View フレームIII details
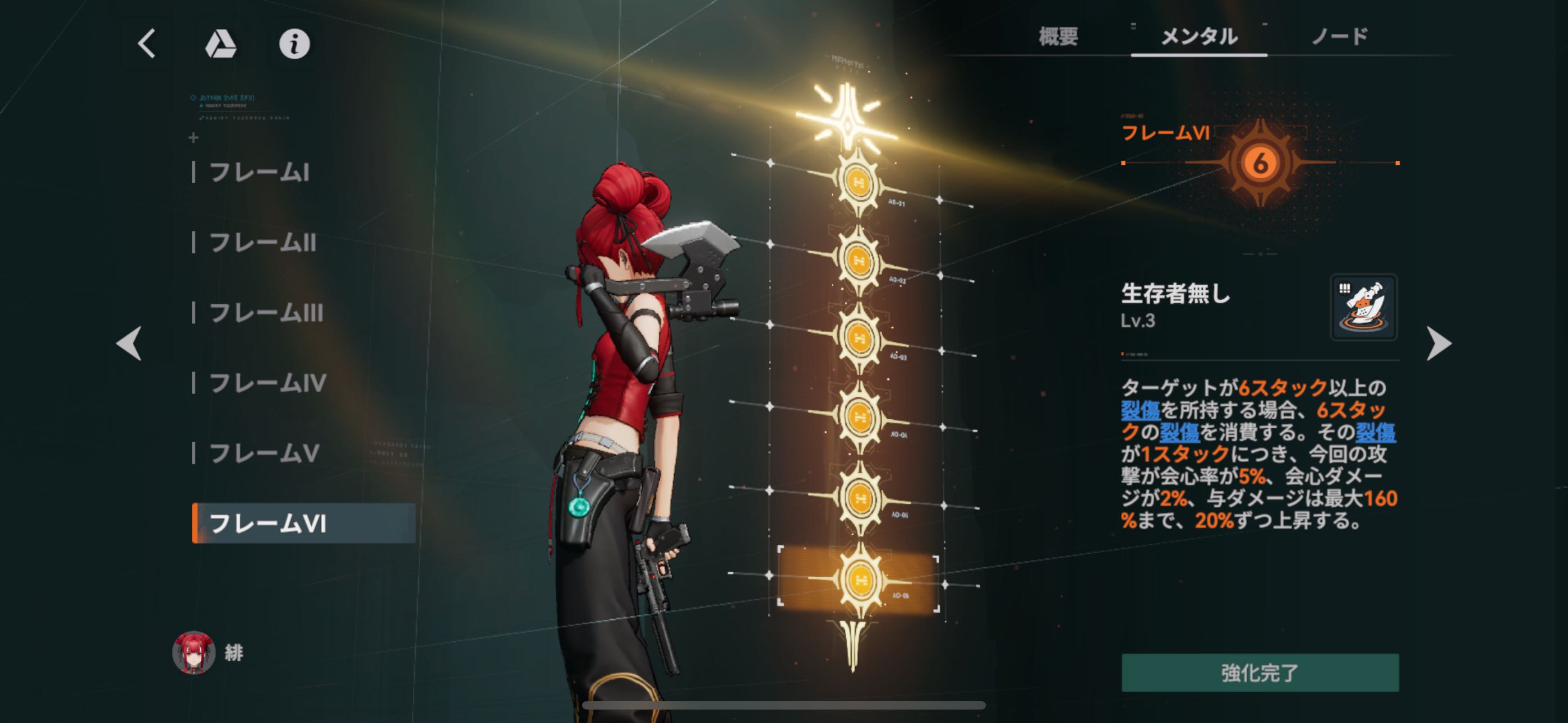1568x723 pixels. coord(266,313)
